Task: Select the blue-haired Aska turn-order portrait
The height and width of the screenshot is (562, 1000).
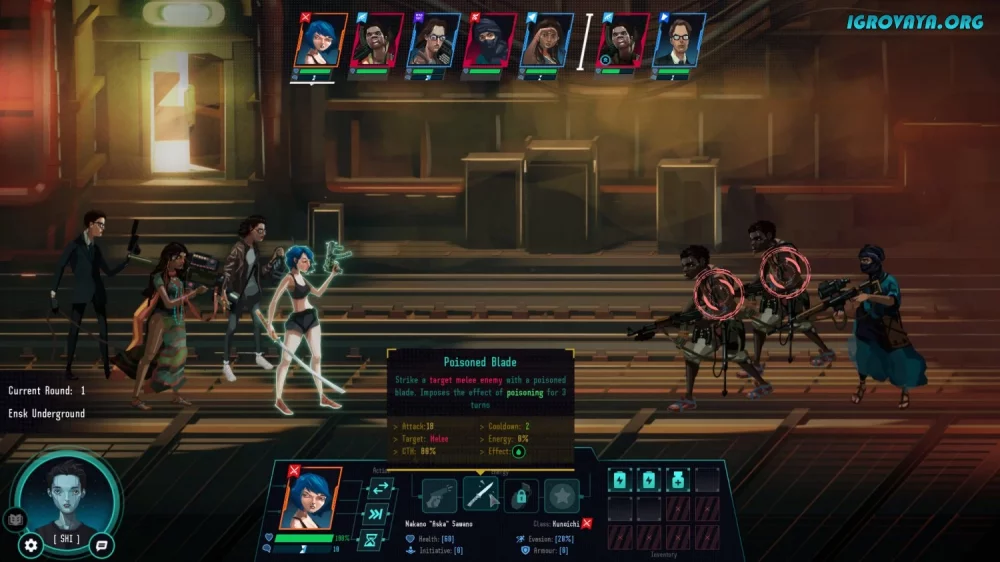Action: pyautogui.click(x=320, y=41)
